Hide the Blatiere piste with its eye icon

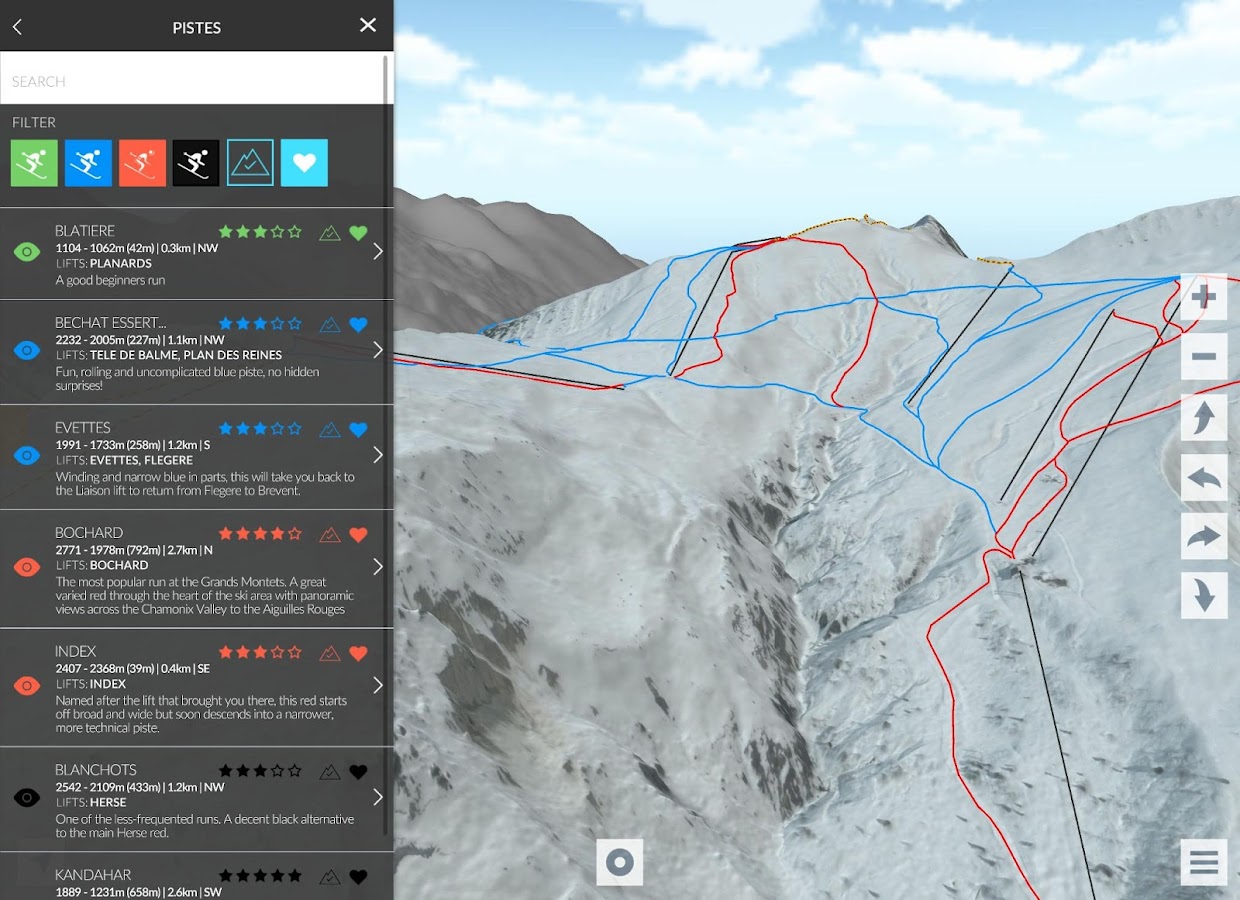[27, 252]
